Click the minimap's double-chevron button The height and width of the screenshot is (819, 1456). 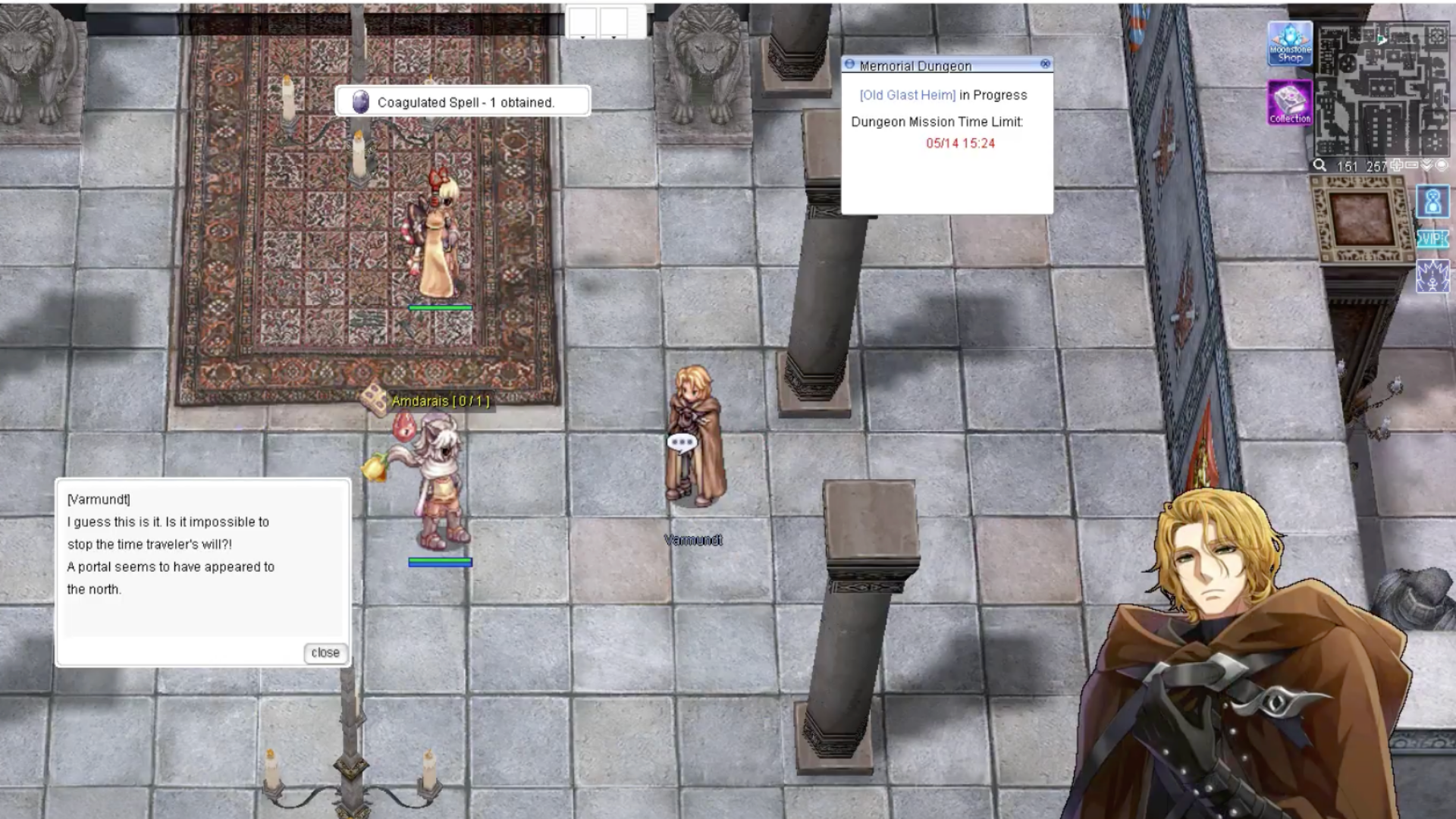tap(1426, 165)
